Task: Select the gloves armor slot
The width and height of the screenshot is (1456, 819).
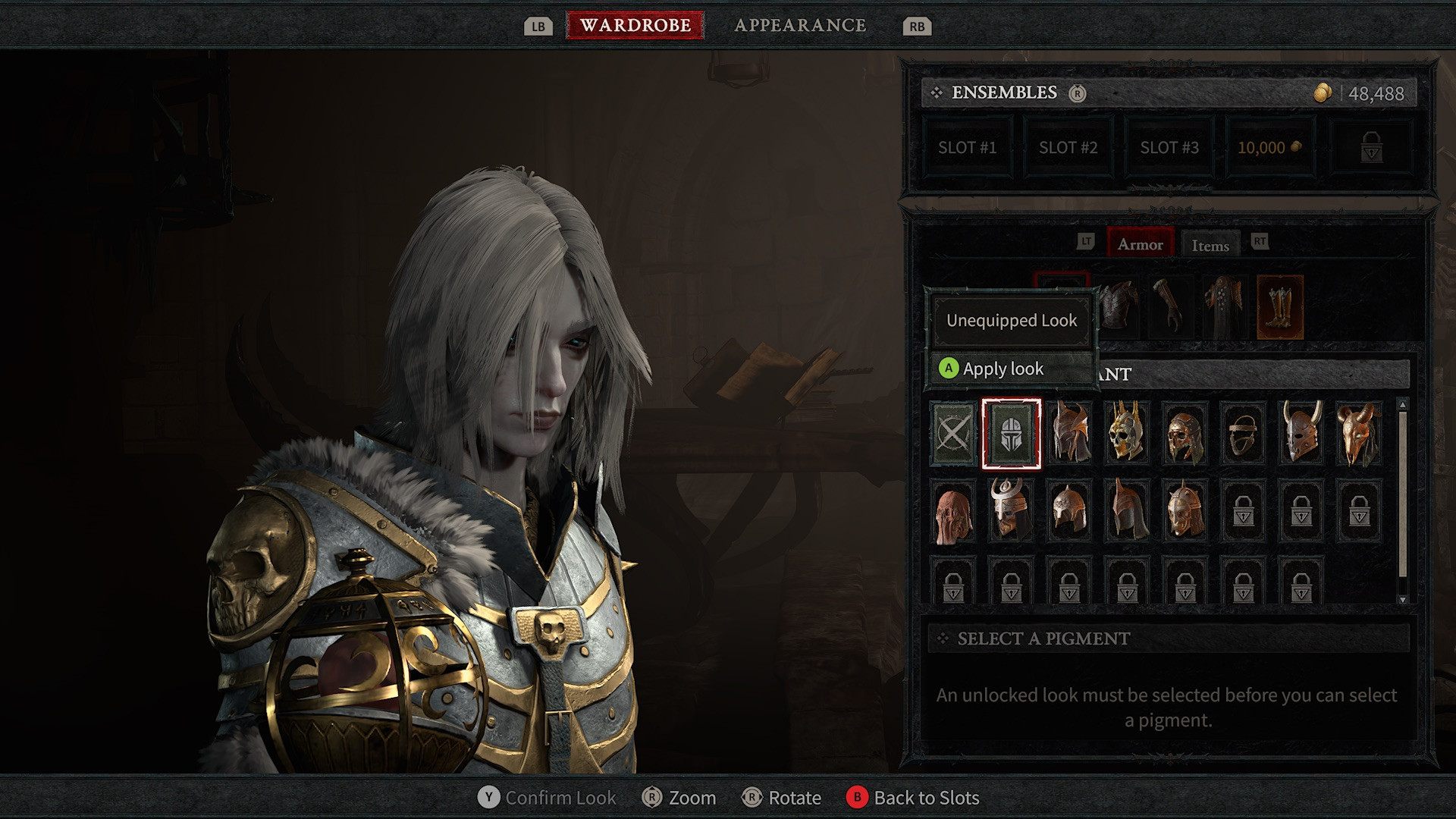Action: click(x=1169, y=306)
